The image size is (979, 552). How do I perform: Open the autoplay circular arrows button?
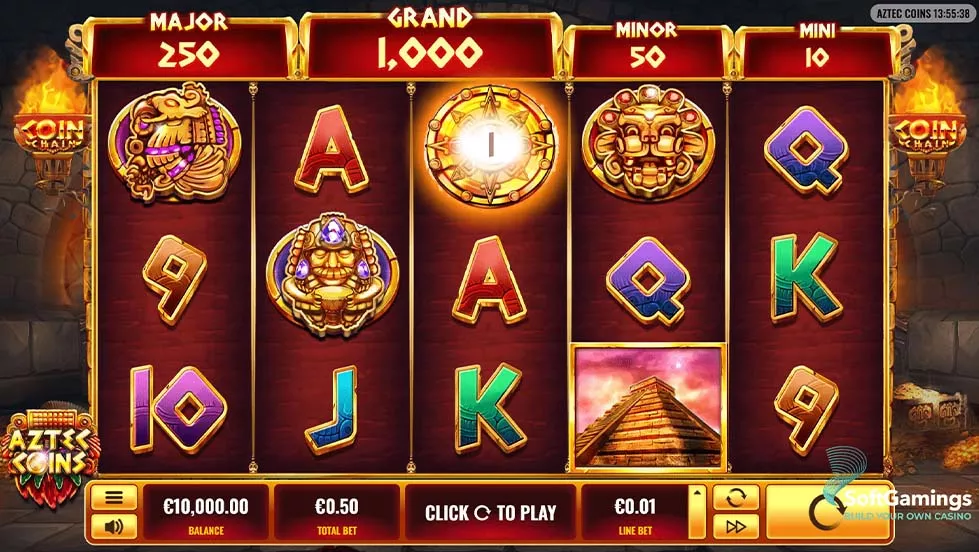click(734, 498)
